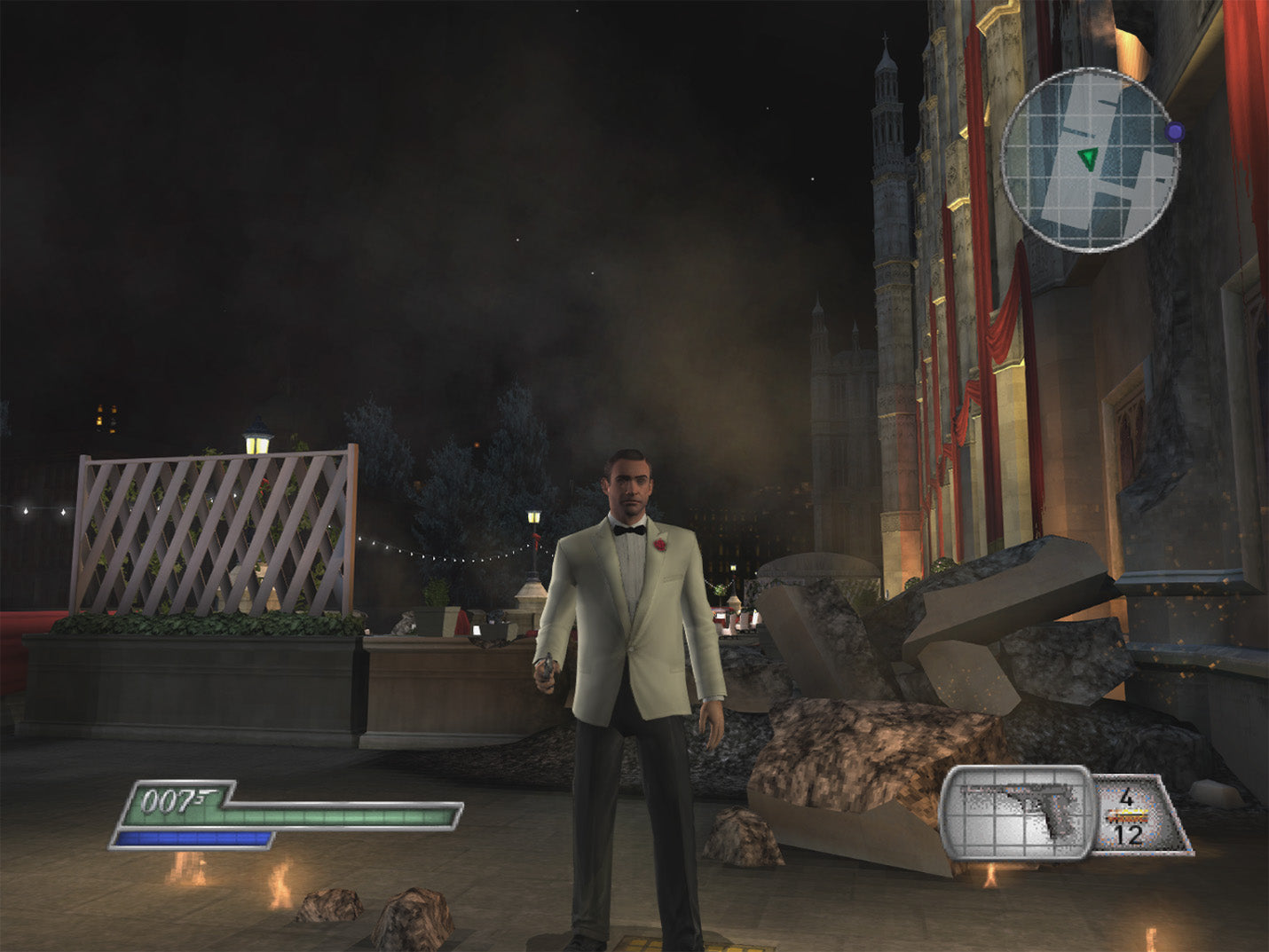Click the green player arrow on the minimap
1269x952 pixels.
1086,158
